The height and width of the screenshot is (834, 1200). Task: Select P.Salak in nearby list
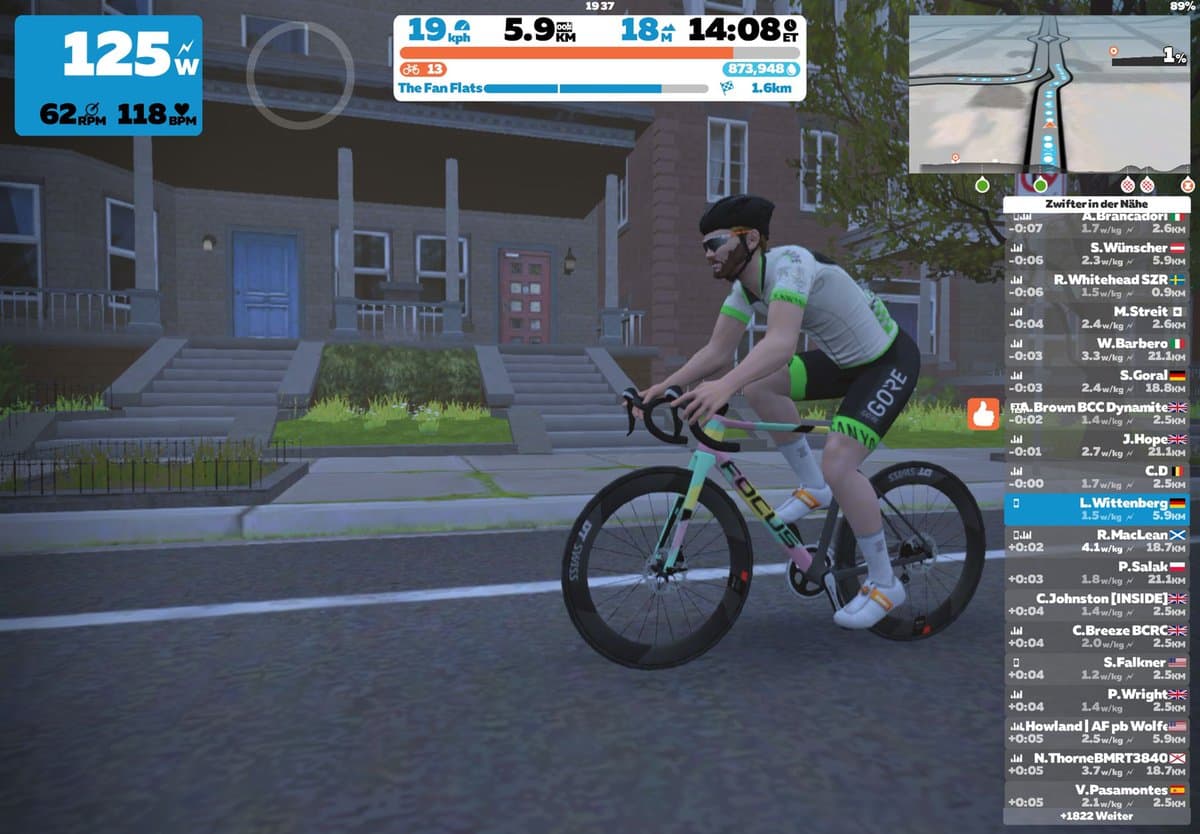click(x=1099, y=573)
